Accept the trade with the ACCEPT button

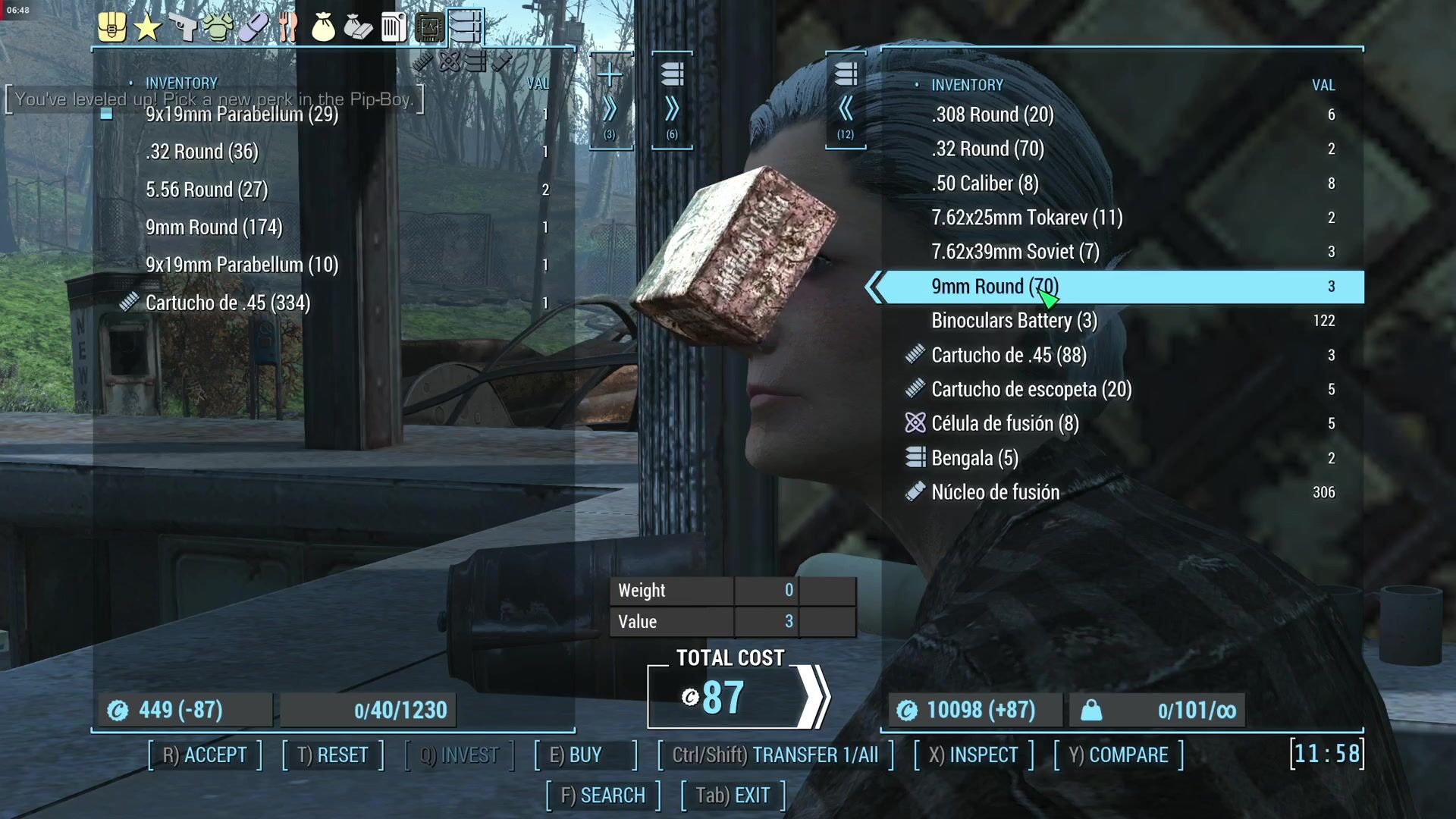click(205, 755)
